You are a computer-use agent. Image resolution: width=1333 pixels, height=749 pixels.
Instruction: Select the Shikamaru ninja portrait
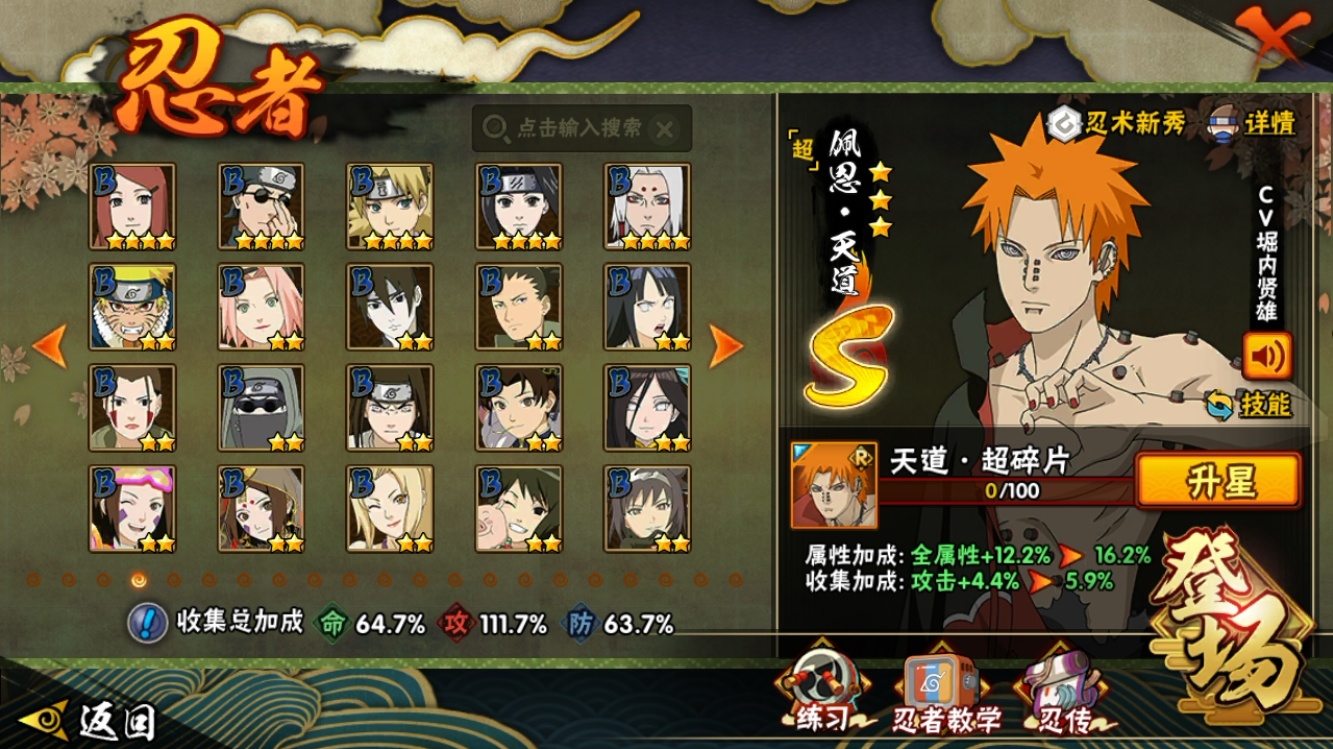point(519,307)
